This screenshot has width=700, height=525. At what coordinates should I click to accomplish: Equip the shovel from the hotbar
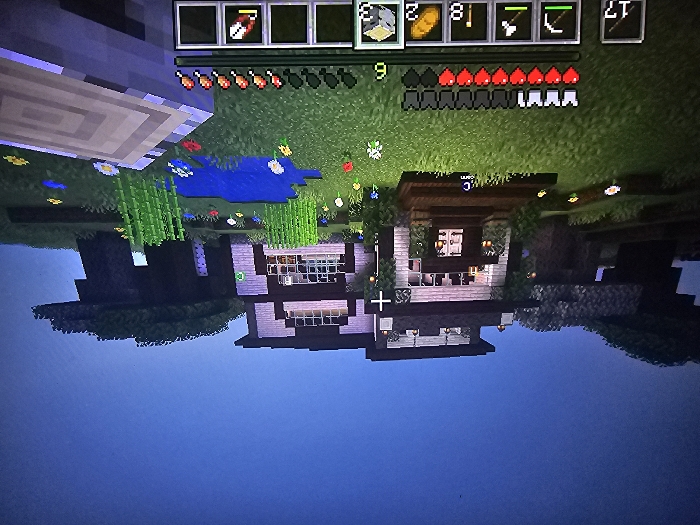tap(513, 23)
